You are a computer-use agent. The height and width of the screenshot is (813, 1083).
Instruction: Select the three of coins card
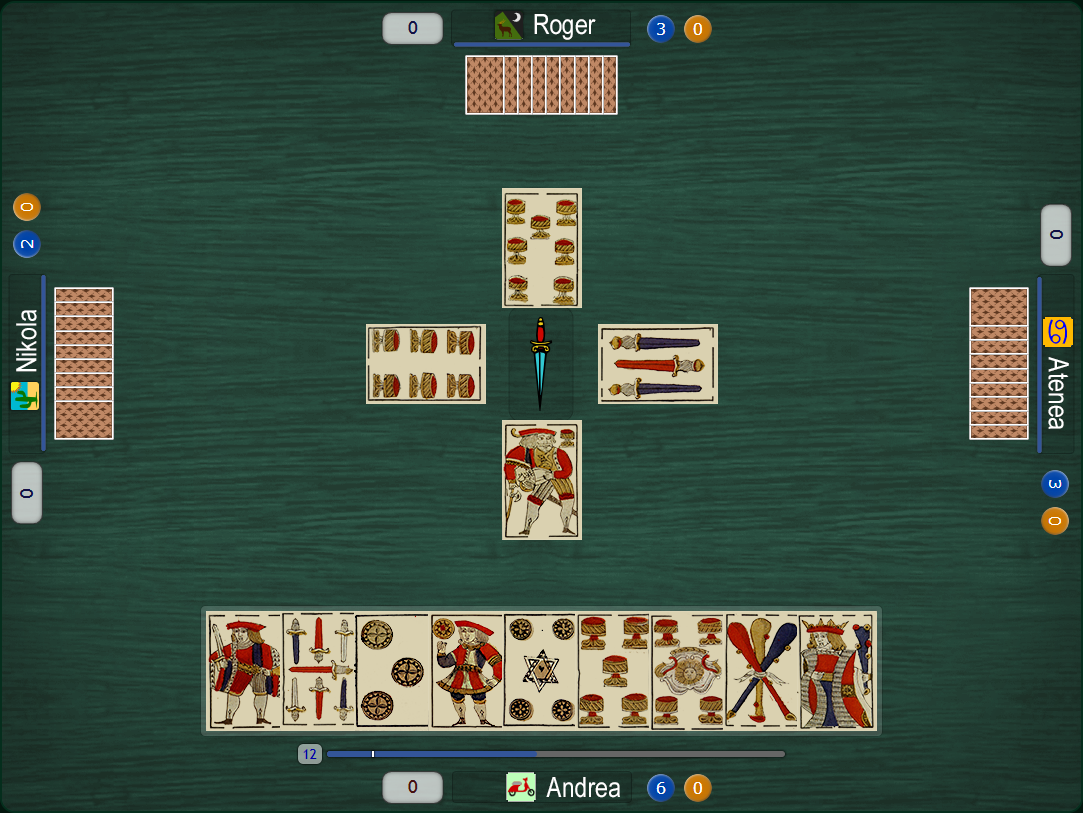tap(393, 670)
